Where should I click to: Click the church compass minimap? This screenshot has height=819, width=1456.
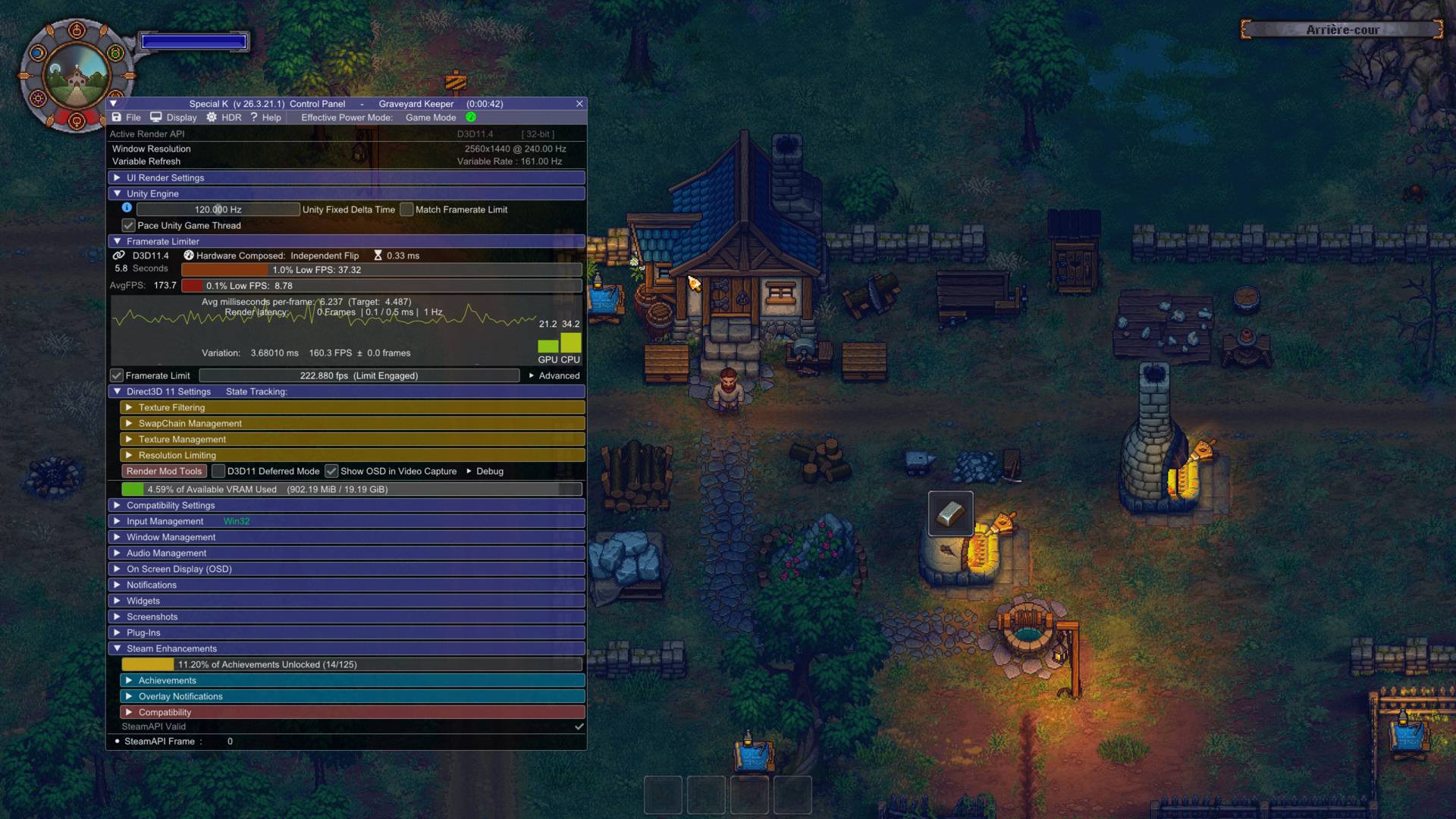[x=77, y=77]
